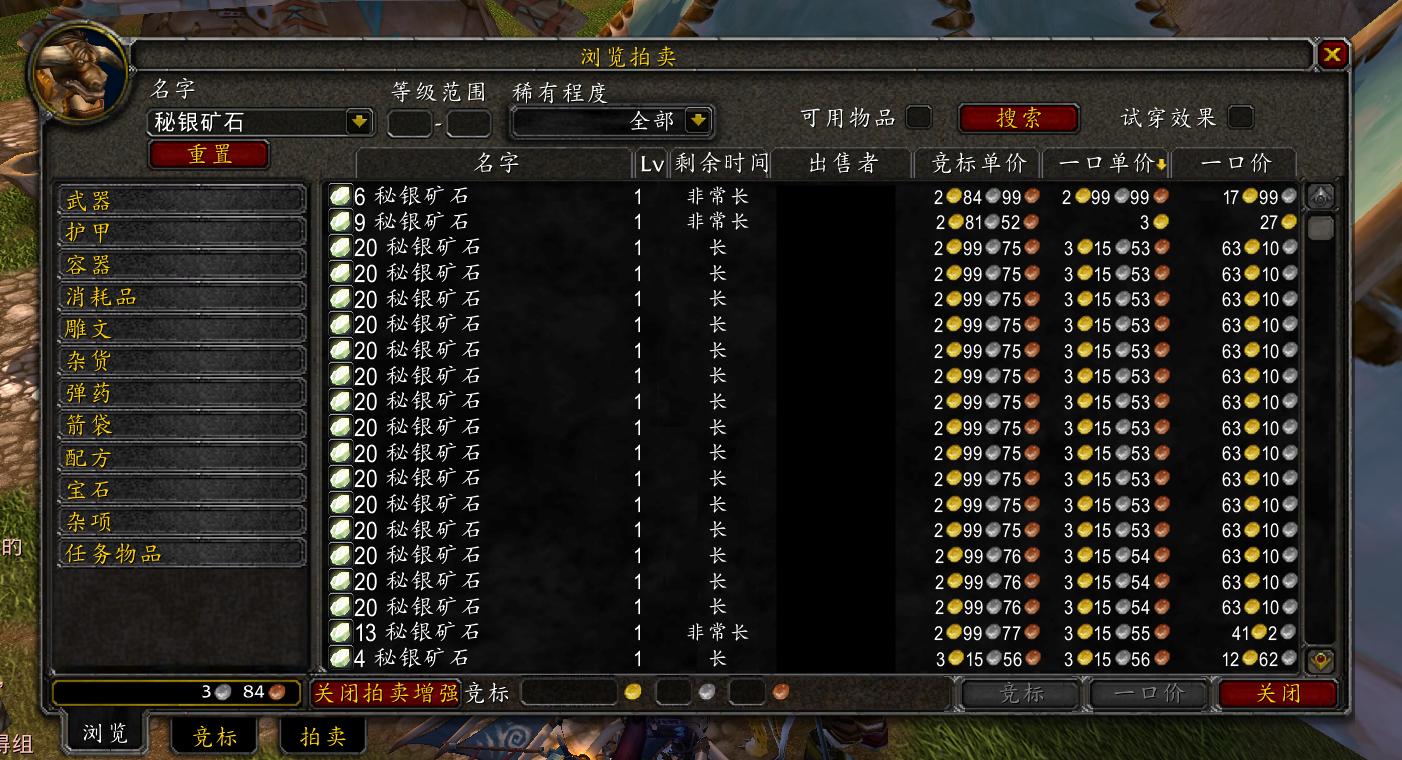The width and height of the screenshot is (1402, 760).
Task: Switch to the 拍卖 tab
Action: (322, 735)
